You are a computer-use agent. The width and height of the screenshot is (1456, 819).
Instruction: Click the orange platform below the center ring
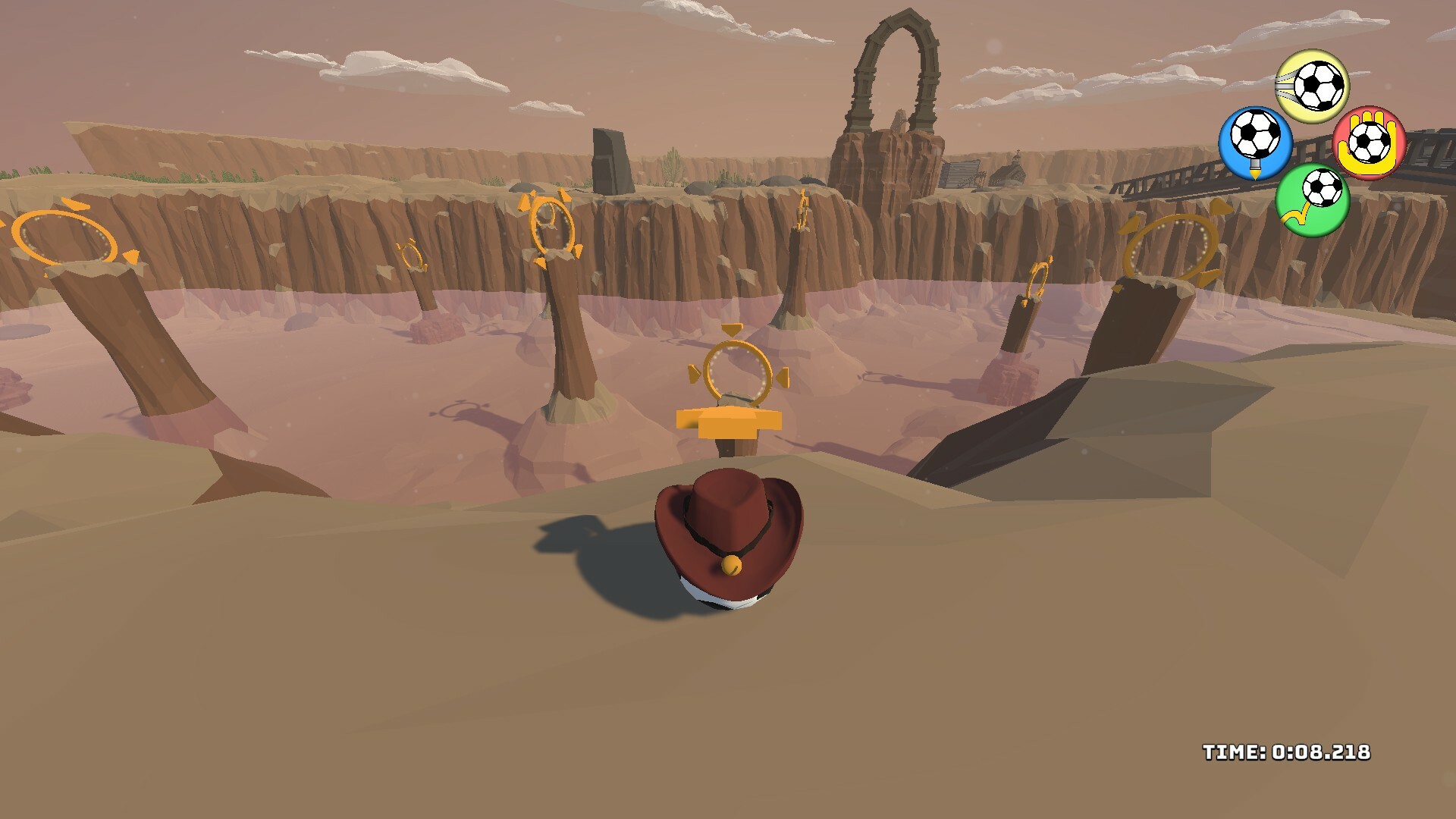730,422
